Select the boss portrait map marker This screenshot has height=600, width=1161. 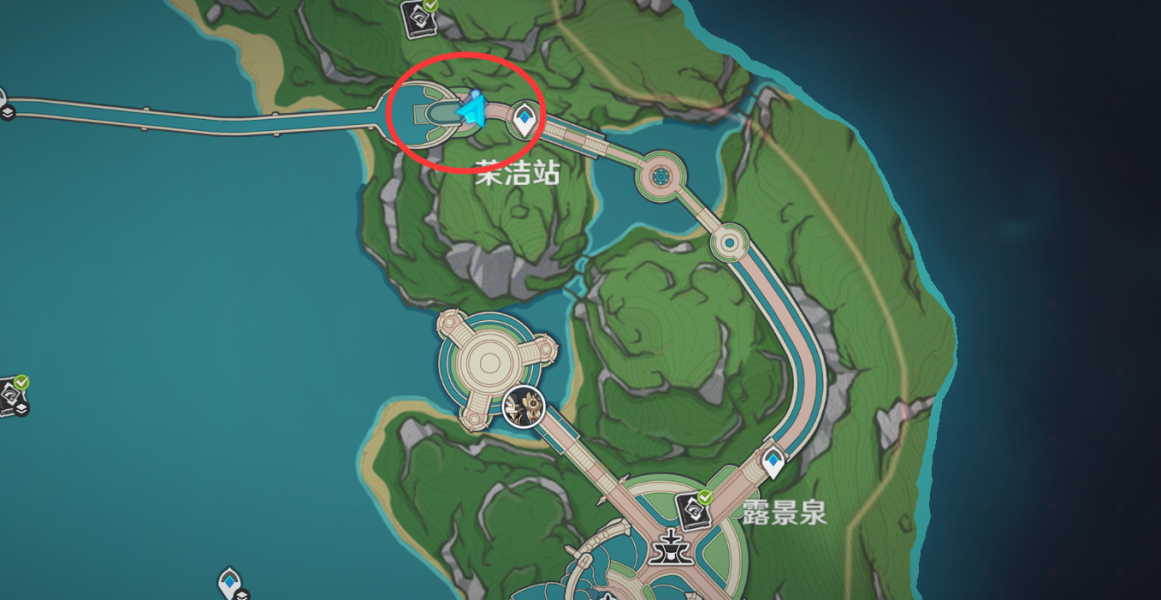click(522, 406)
